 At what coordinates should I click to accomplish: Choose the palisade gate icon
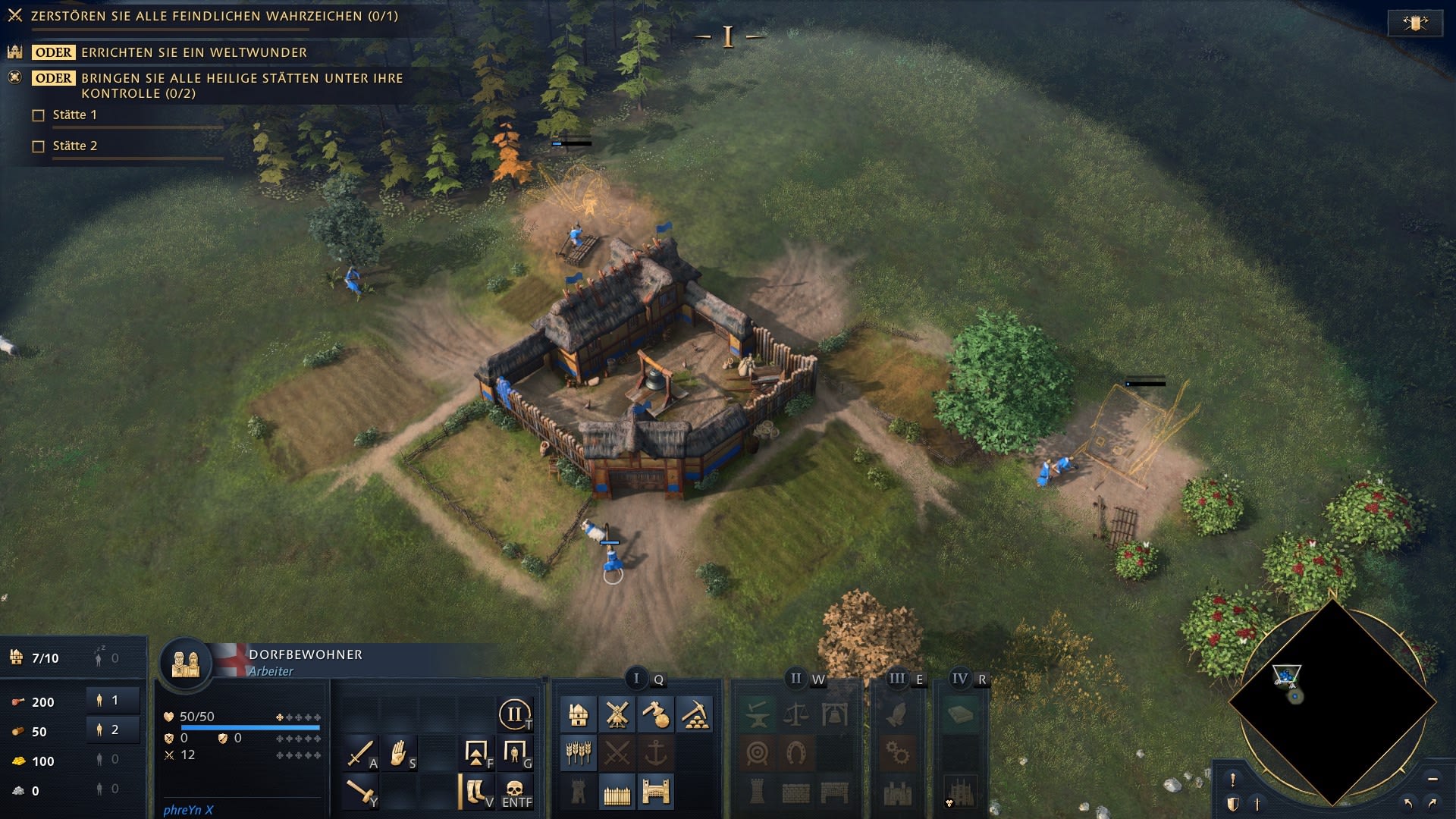(x=655, y=793)
